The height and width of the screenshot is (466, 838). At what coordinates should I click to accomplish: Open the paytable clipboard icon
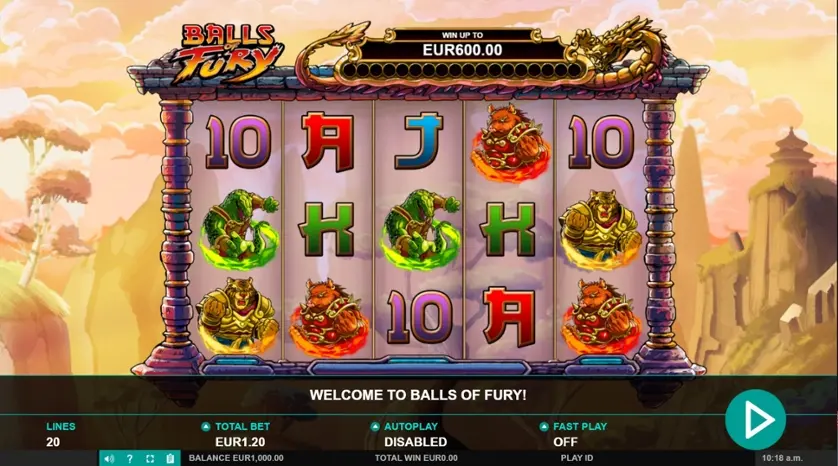169,459
